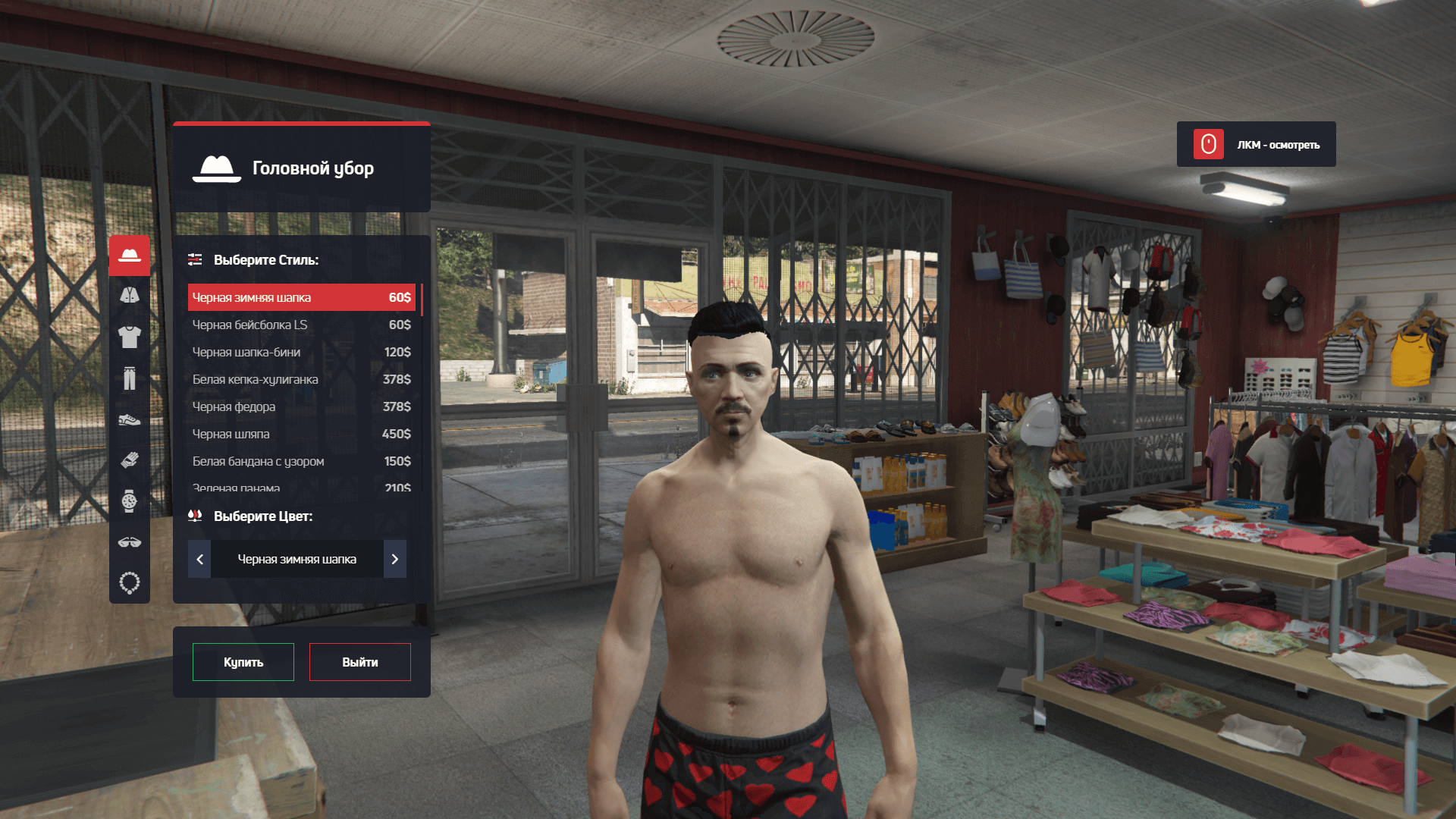Open the wristwatch category

click(x=130, y=500)
